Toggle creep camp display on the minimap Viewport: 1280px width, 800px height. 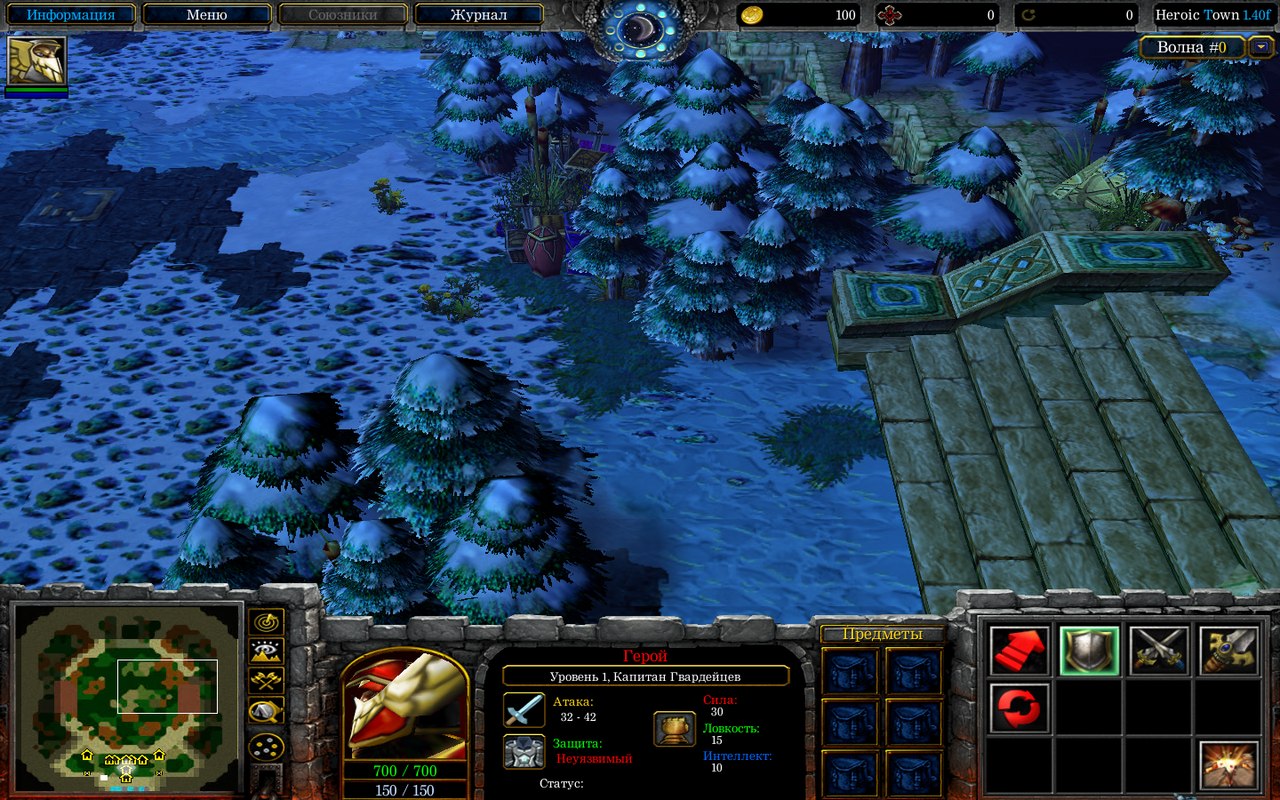coord(266,711)
